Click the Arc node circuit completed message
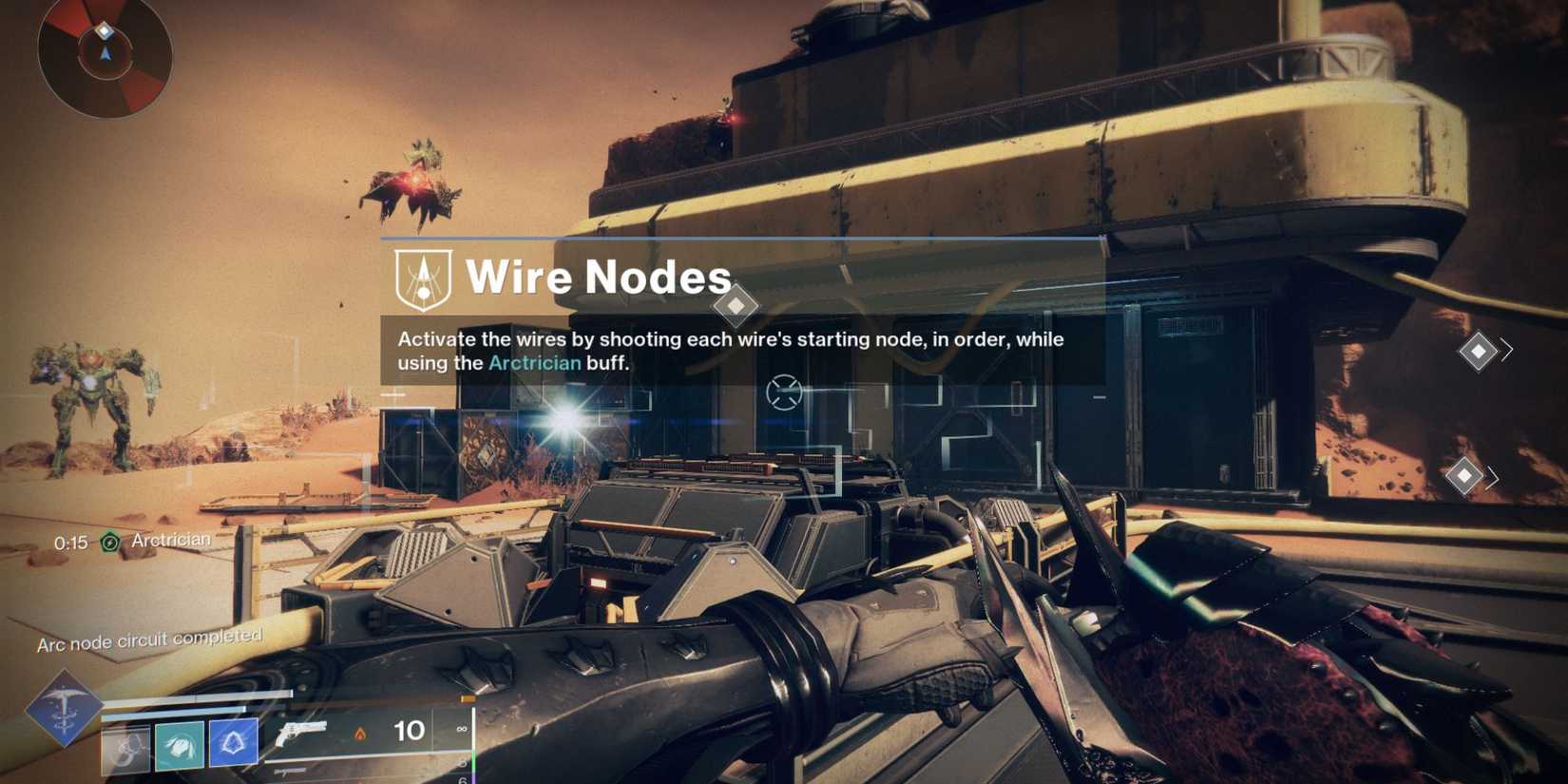1568x784 pixels. pos(152,640)
